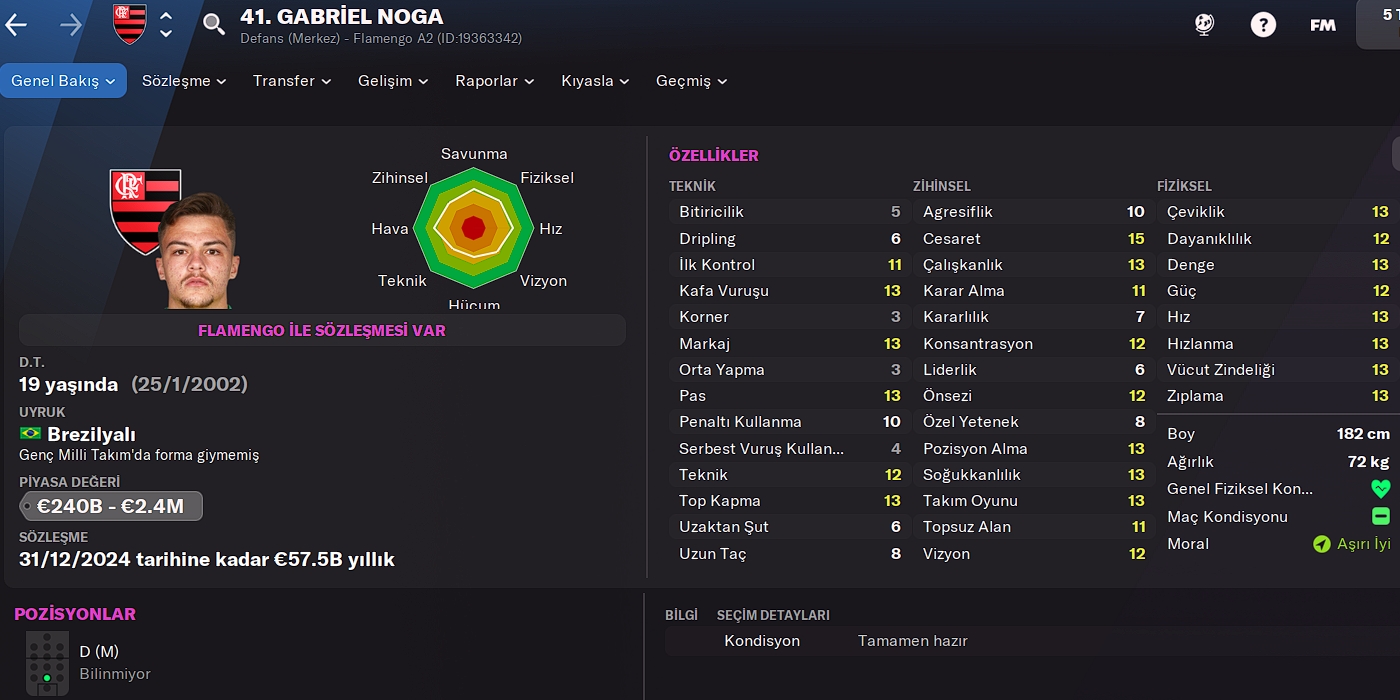Screen dimensions: 1400x700
Task: Switch to the Bilgi tab
Action: 681,615
